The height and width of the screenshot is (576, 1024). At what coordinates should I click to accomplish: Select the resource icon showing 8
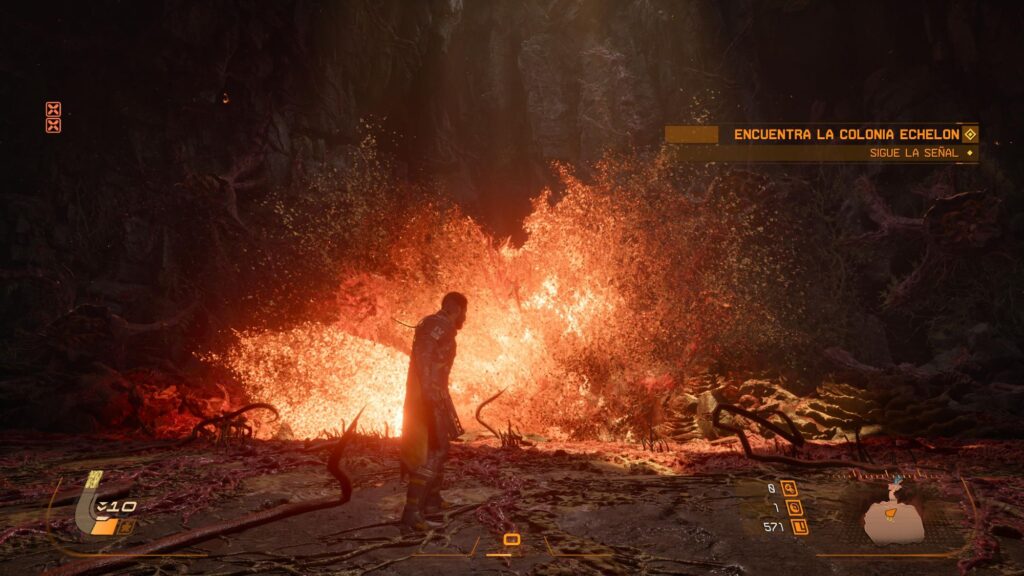[x=790, y=489]
